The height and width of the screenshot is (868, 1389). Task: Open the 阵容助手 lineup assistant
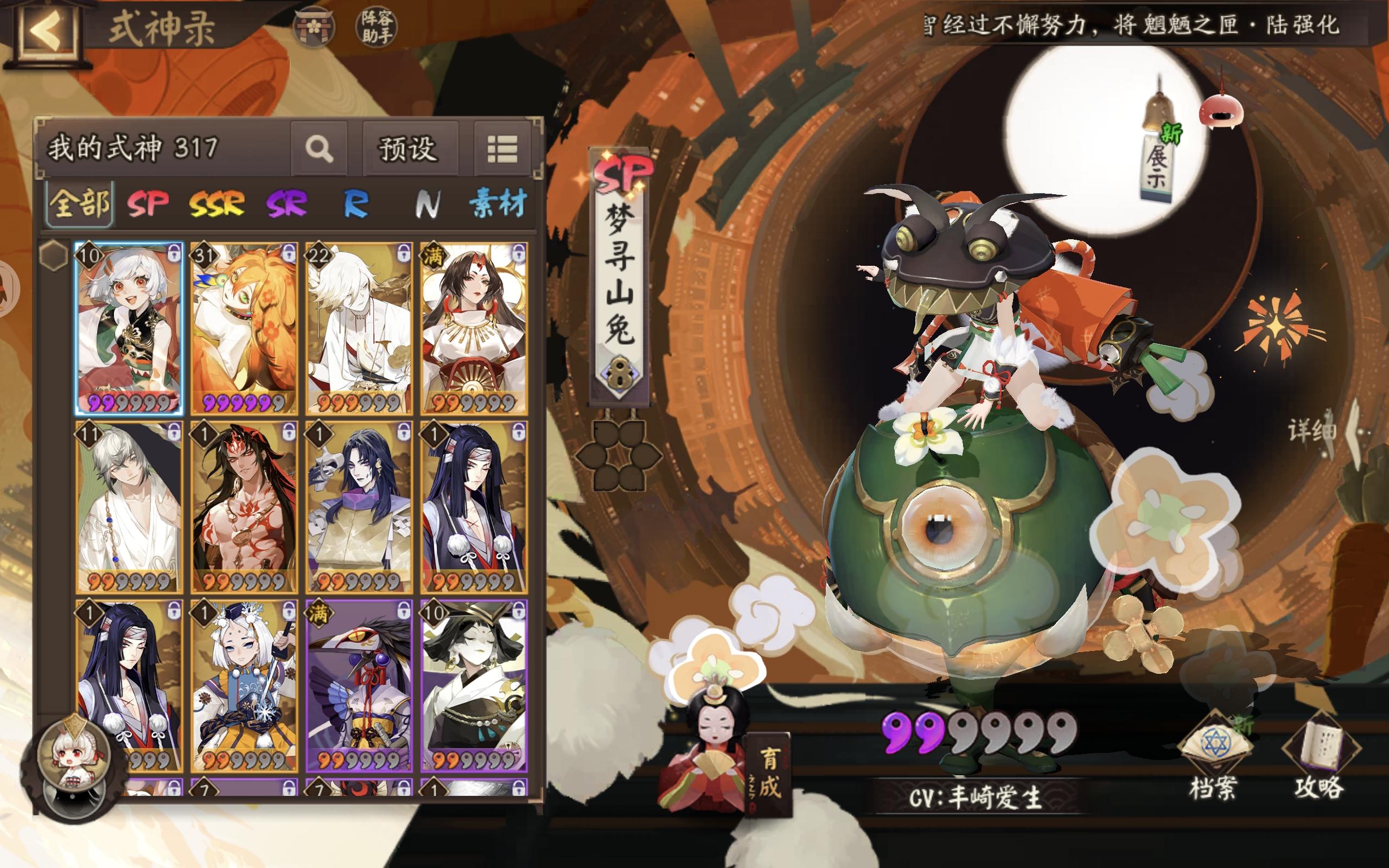377,25
